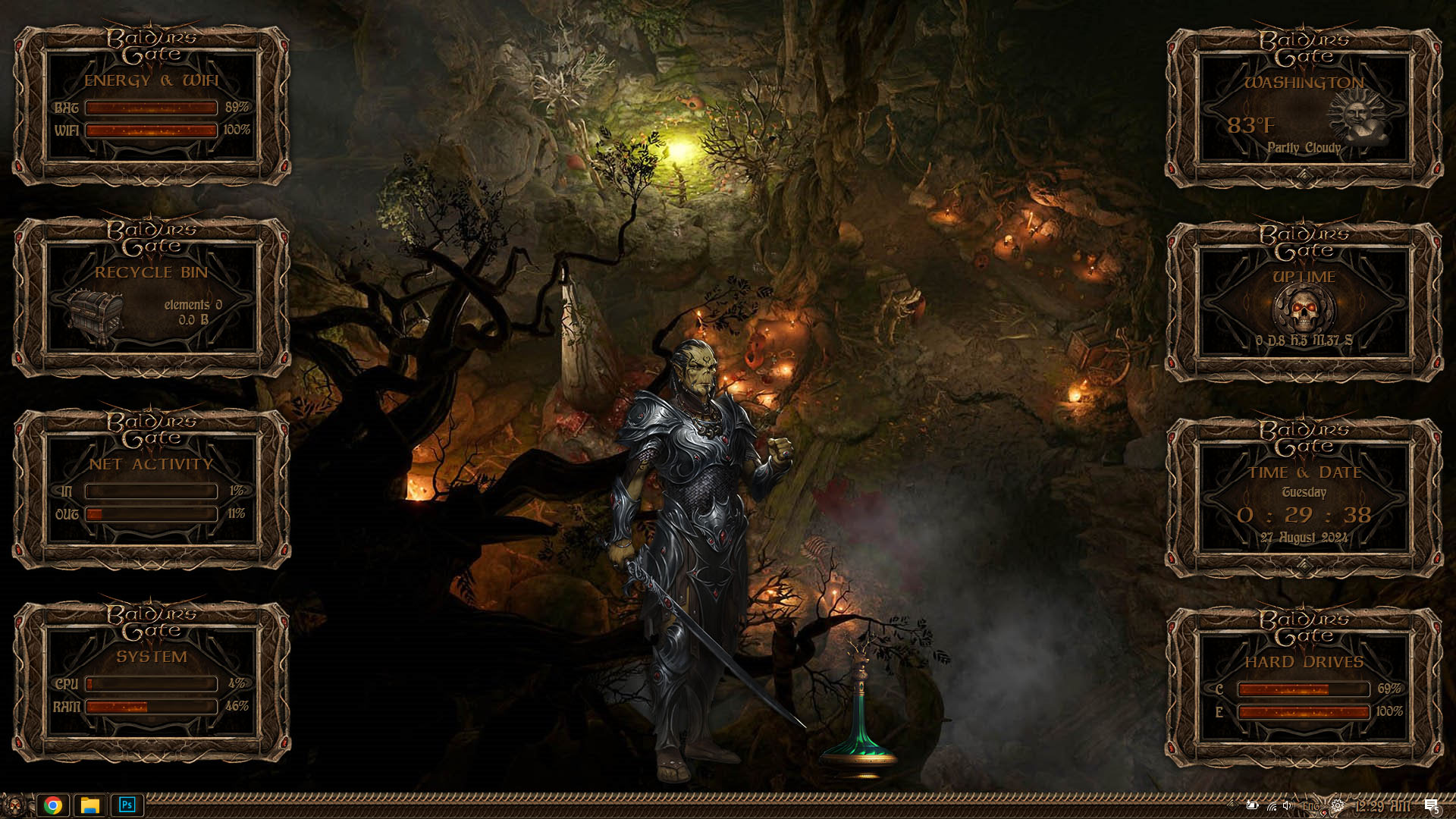Screen dimensions: 1456x819
Task: Open the volume speaker icon
Action: [1287, 805]
